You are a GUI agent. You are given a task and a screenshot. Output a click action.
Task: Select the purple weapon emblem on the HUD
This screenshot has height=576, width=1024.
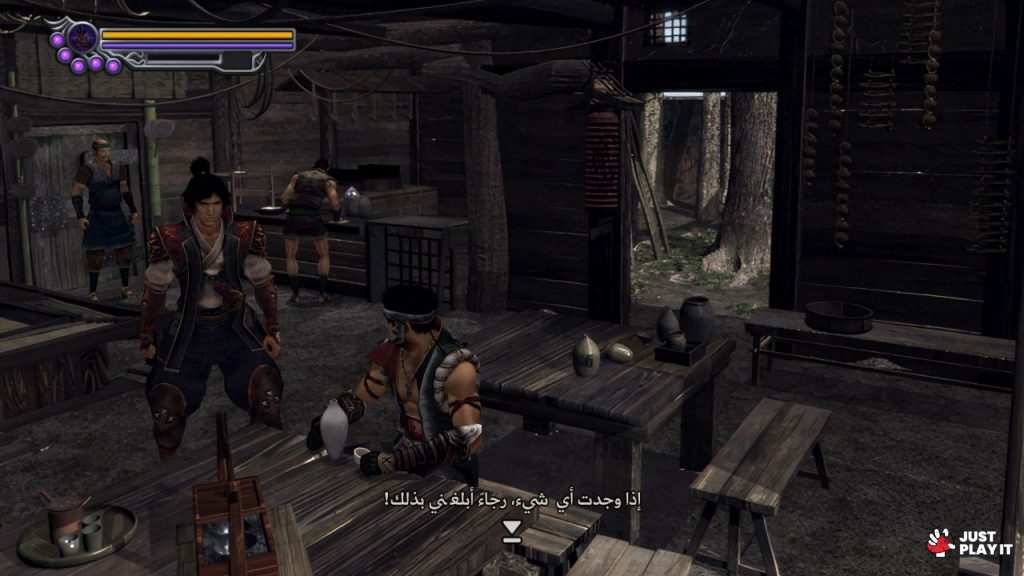pyautogui.click(x=82, y=38)
